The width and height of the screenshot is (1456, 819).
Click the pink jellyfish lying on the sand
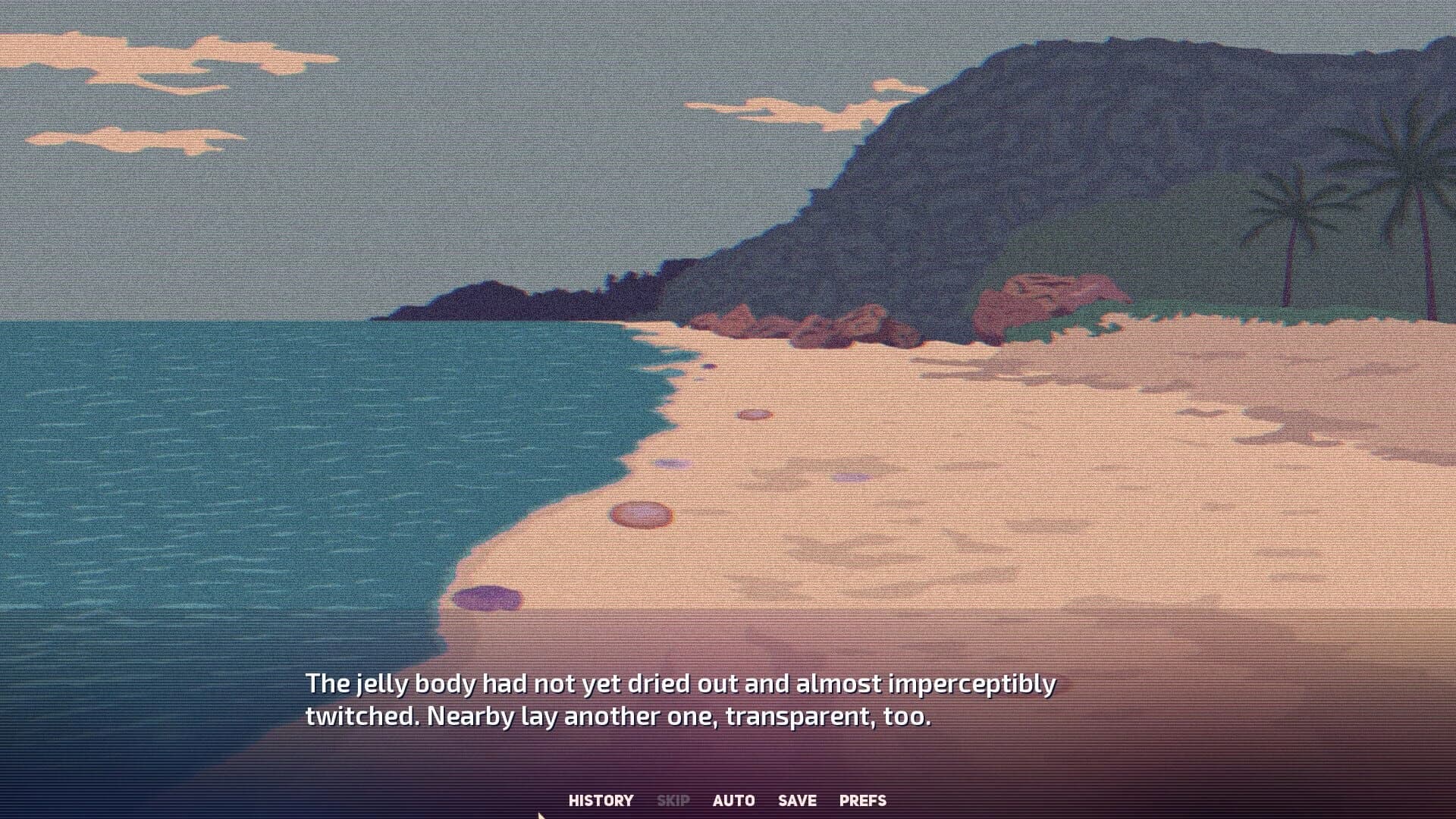[641, 514]
